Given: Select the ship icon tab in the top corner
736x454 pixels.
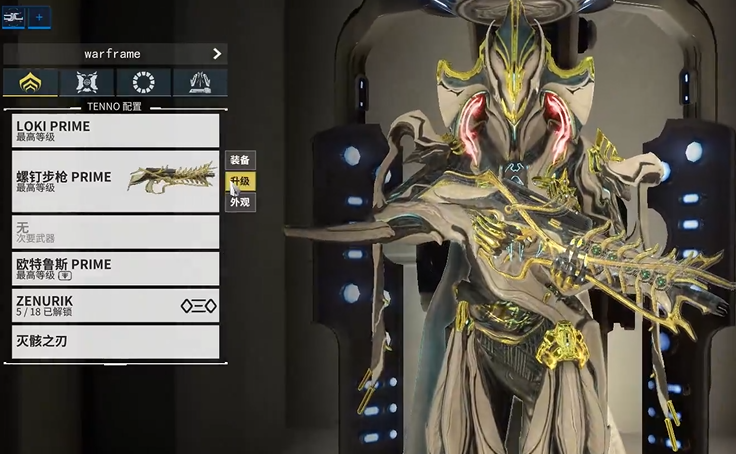Looking at the screenshot, I should (x=13, y=17).
